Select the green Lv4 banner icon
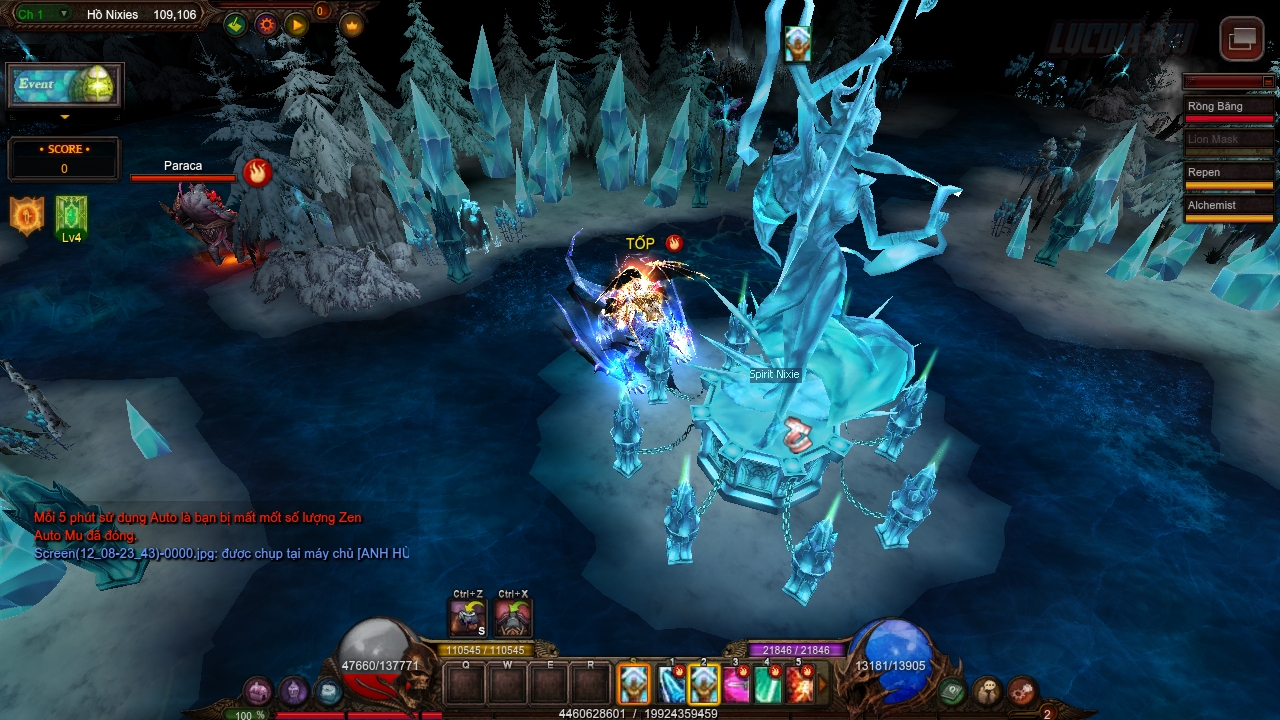The height and width of the screenshot is (720, 1280). pyautogui.click(x=71, y=217)
